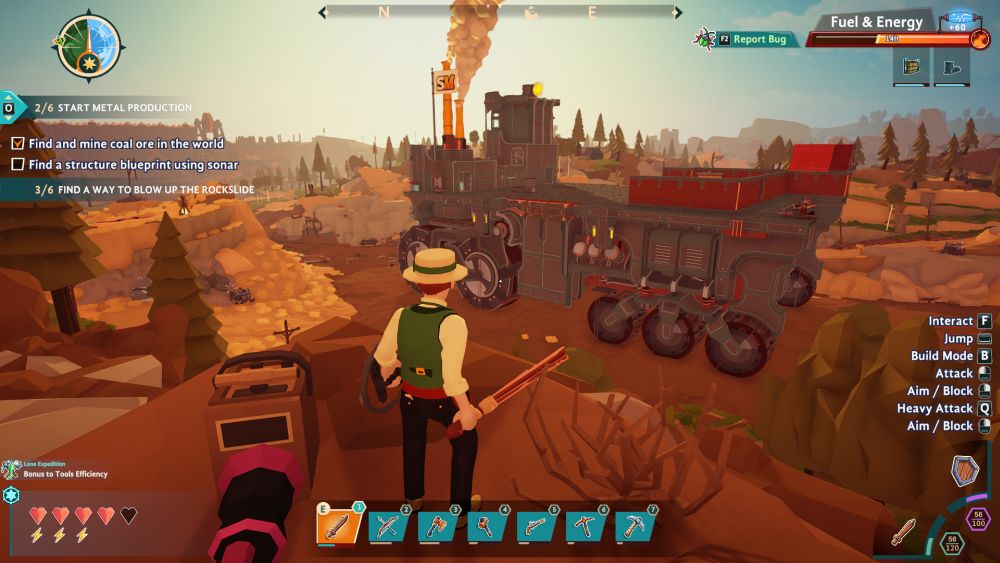The width and height of the screenshot is (1000, 563).
Task: Click the compass minimap dial
Action: (x=89, y=45)
